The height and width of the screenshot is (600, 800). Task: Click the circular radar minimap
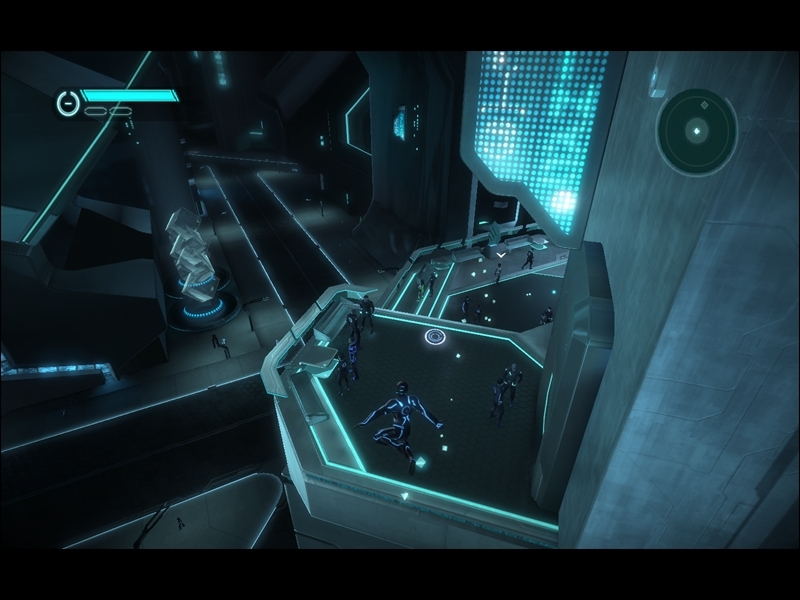pyautogui.click(x=697, y=128)
